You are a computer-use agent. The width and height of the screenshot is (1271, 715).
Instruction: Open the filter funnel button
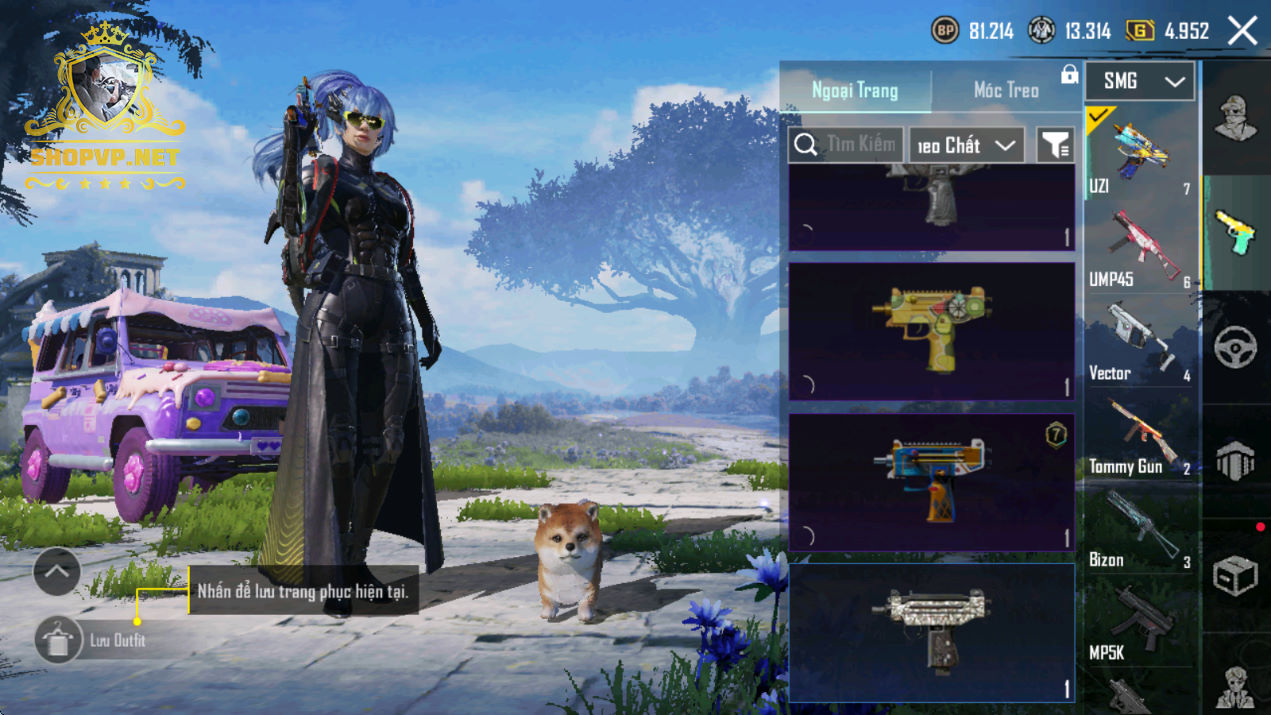click(x=1055, y=145)
